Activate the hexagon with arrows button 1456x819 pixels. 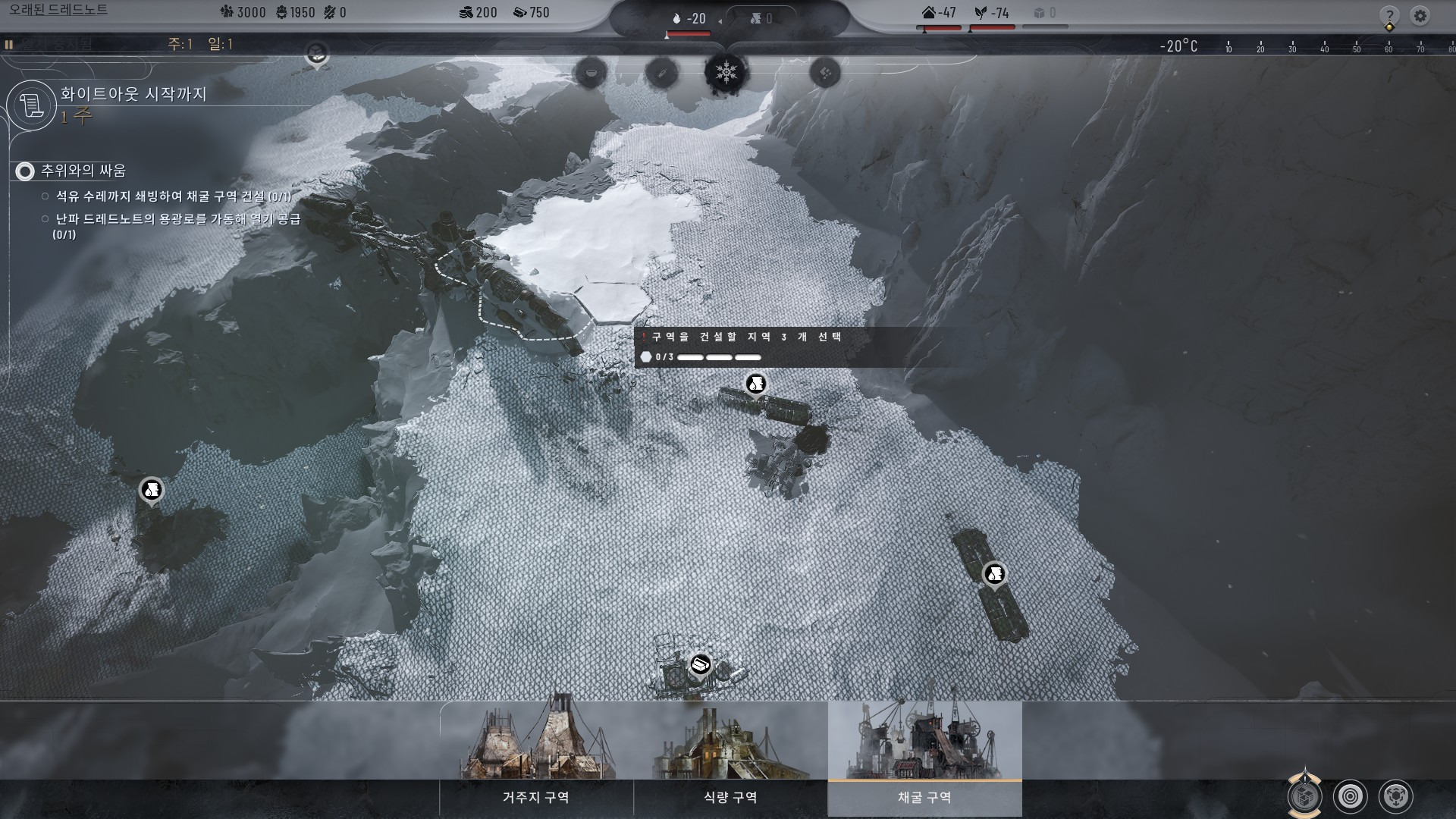[1395, 796]
